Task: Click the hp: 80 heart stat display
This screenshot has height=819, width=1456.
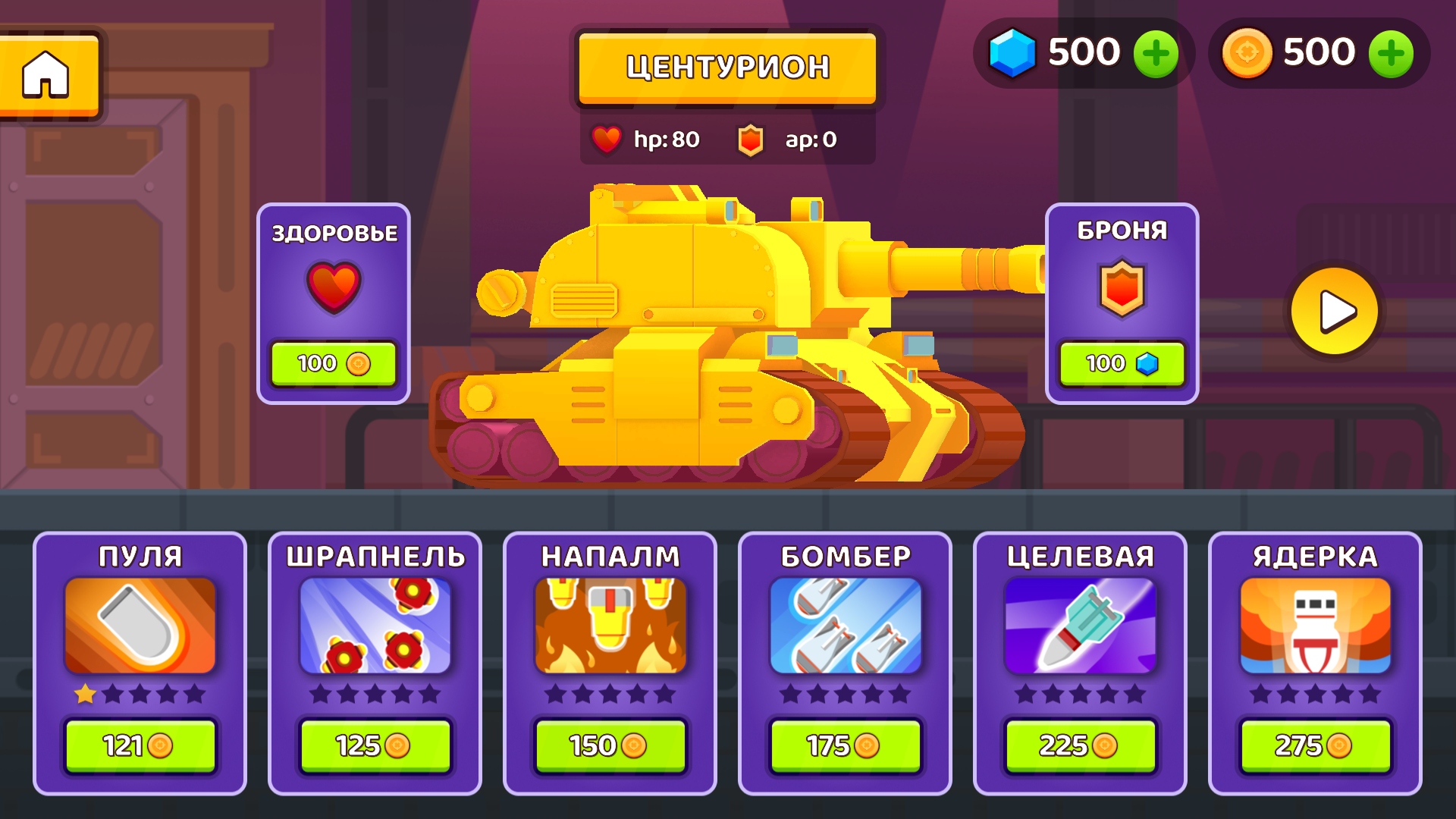Action: click(x=648, y=139)
